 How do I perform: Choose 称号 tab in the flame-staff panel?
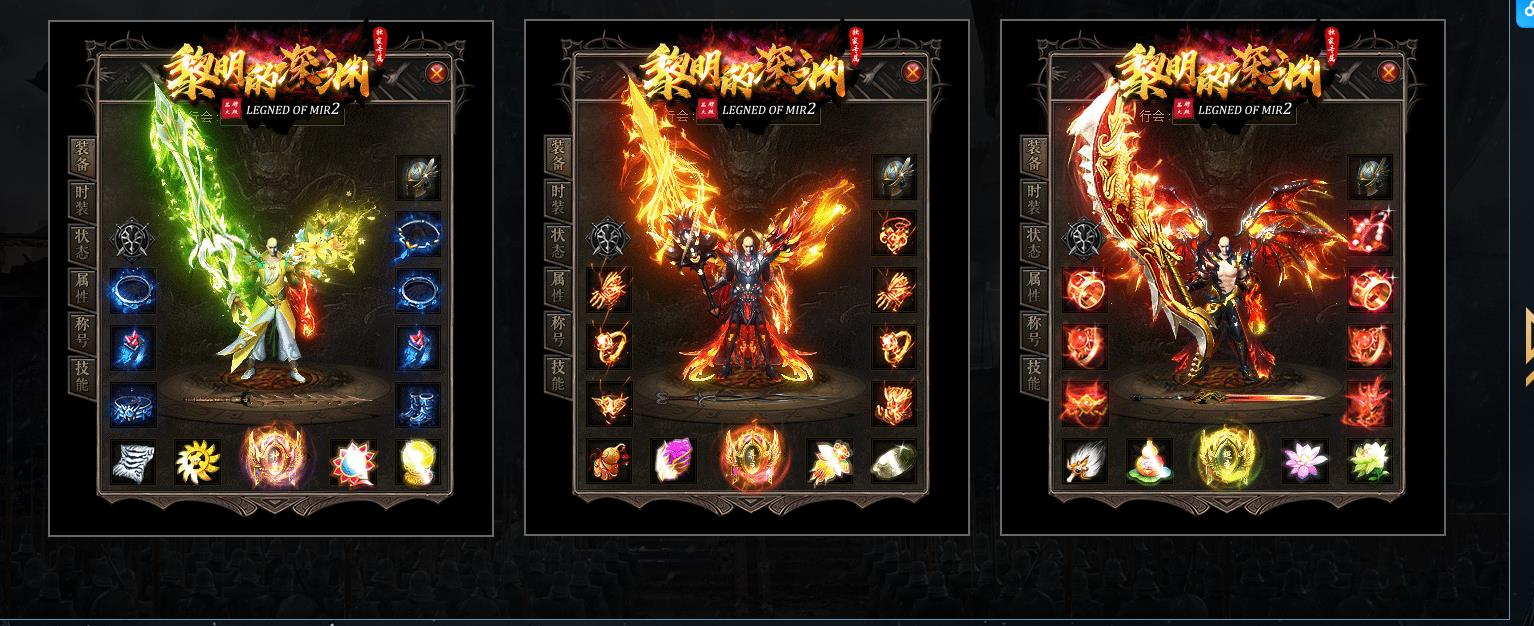(x=559, y=333)
